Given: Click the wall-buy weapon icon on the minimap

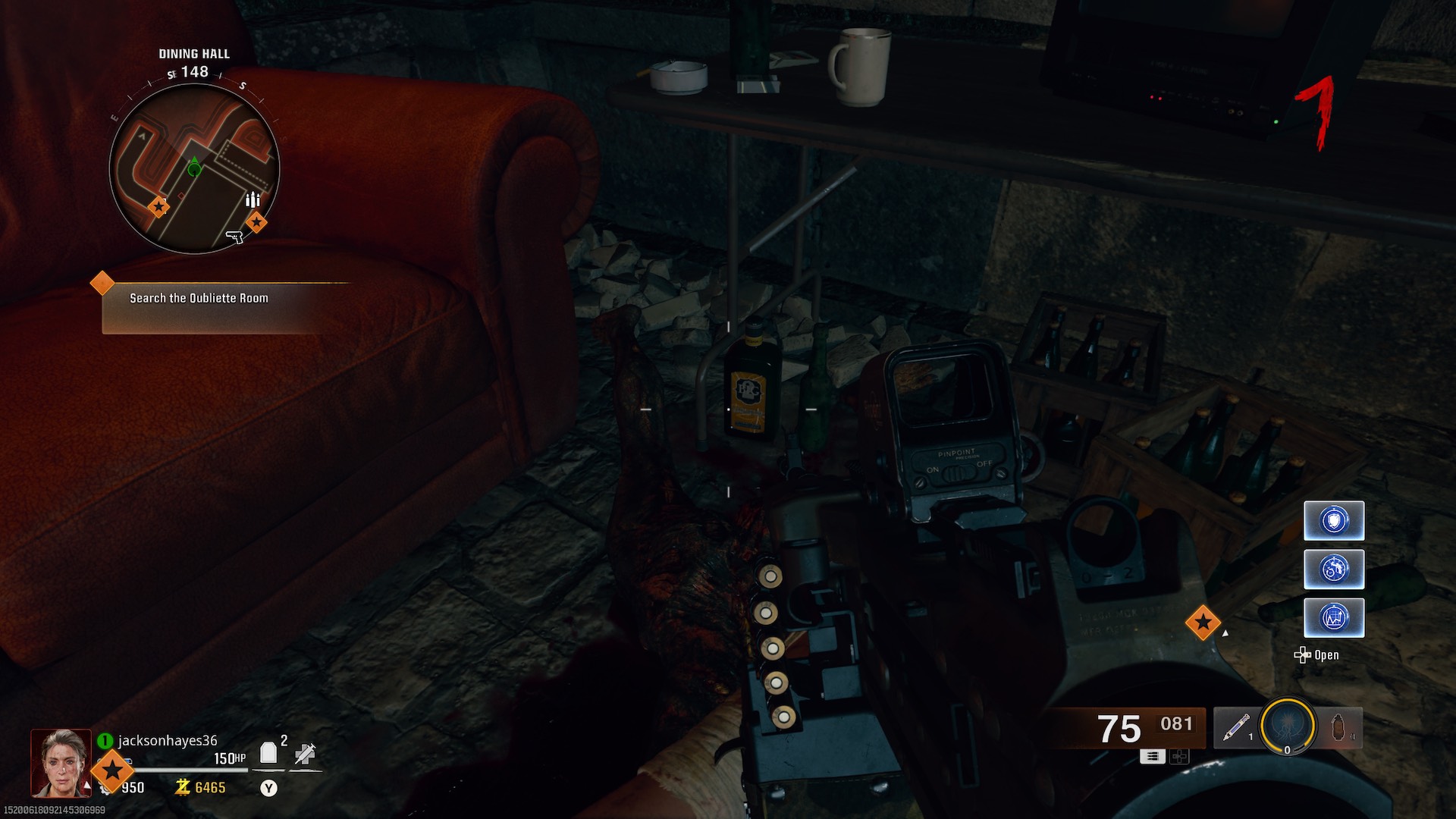Looking at the screenshot, I should pos(236,237).
